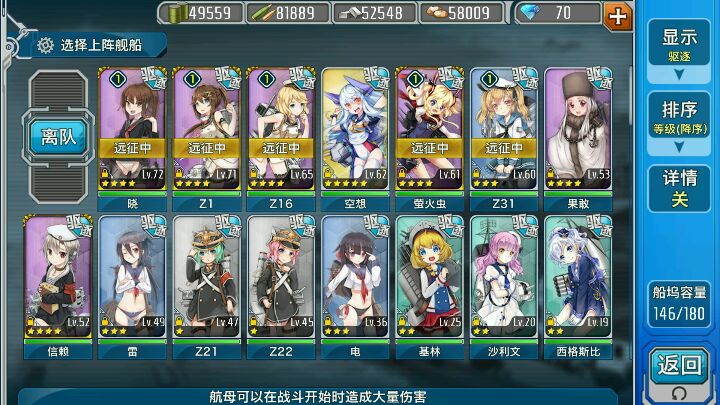Select the 基林 ship card
The image size is (720, 405).
[430, 278]
